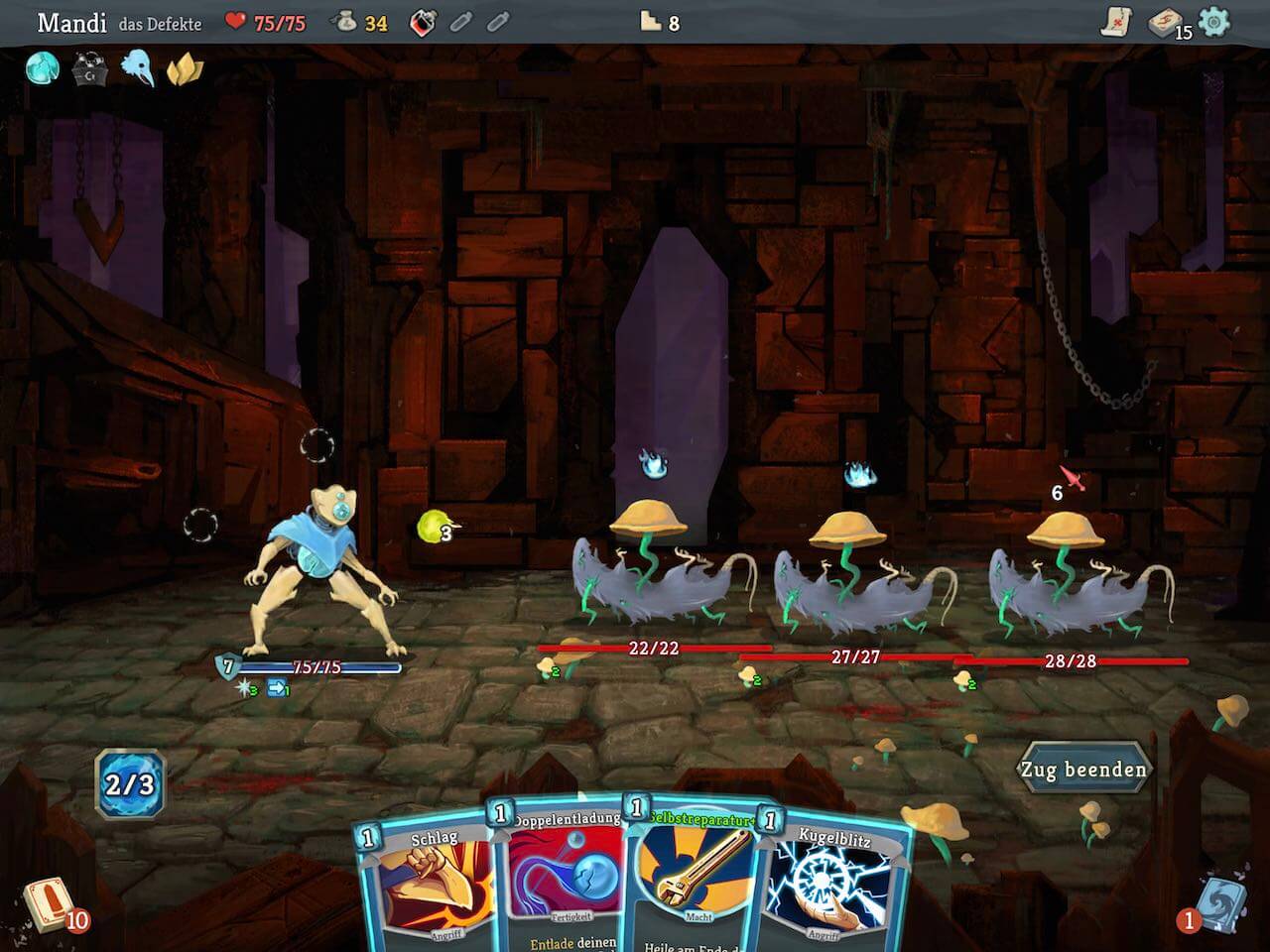
Task: Inspect the black cauldron relic
Action: pos(89,69)
